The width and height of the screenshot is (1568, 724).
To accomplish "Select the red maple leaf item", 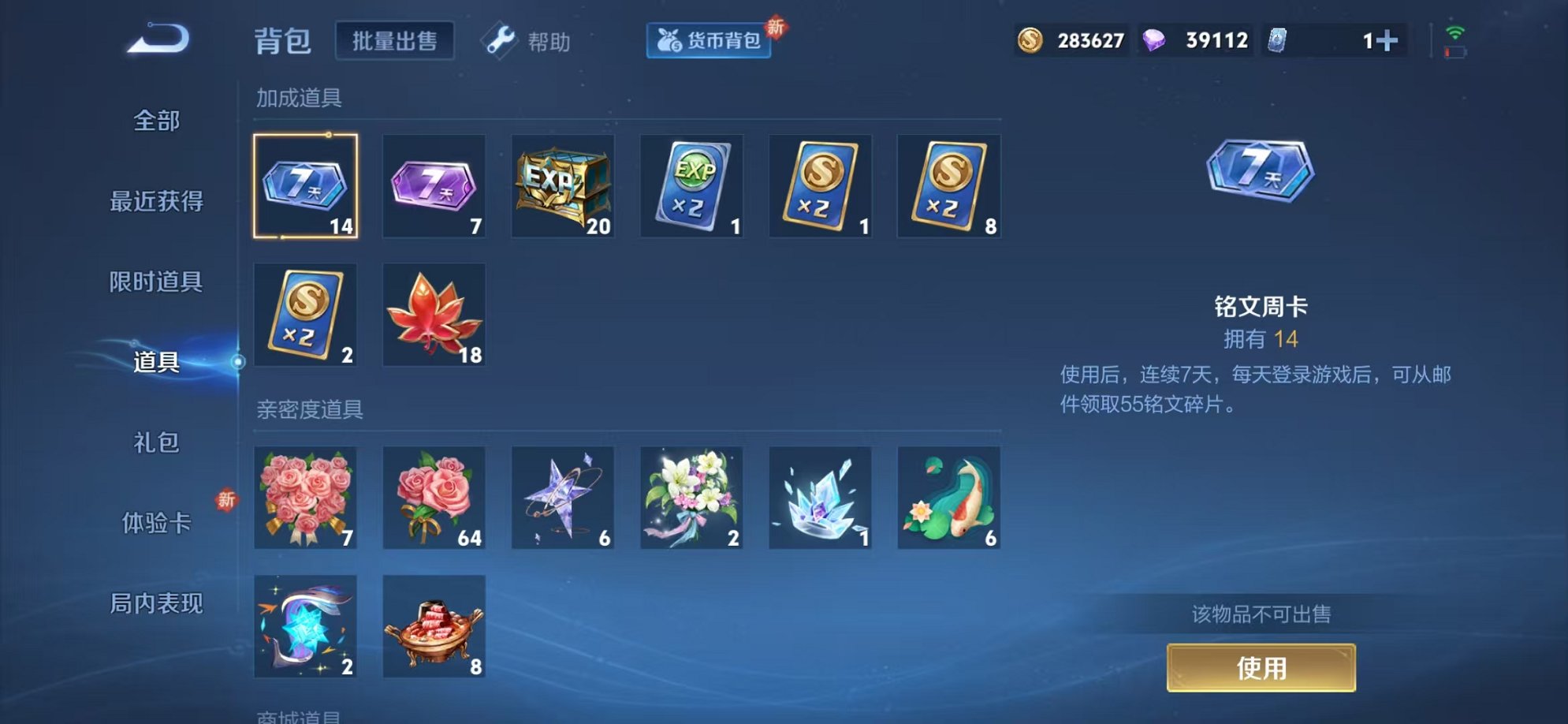I will click(x=434, y=314).
